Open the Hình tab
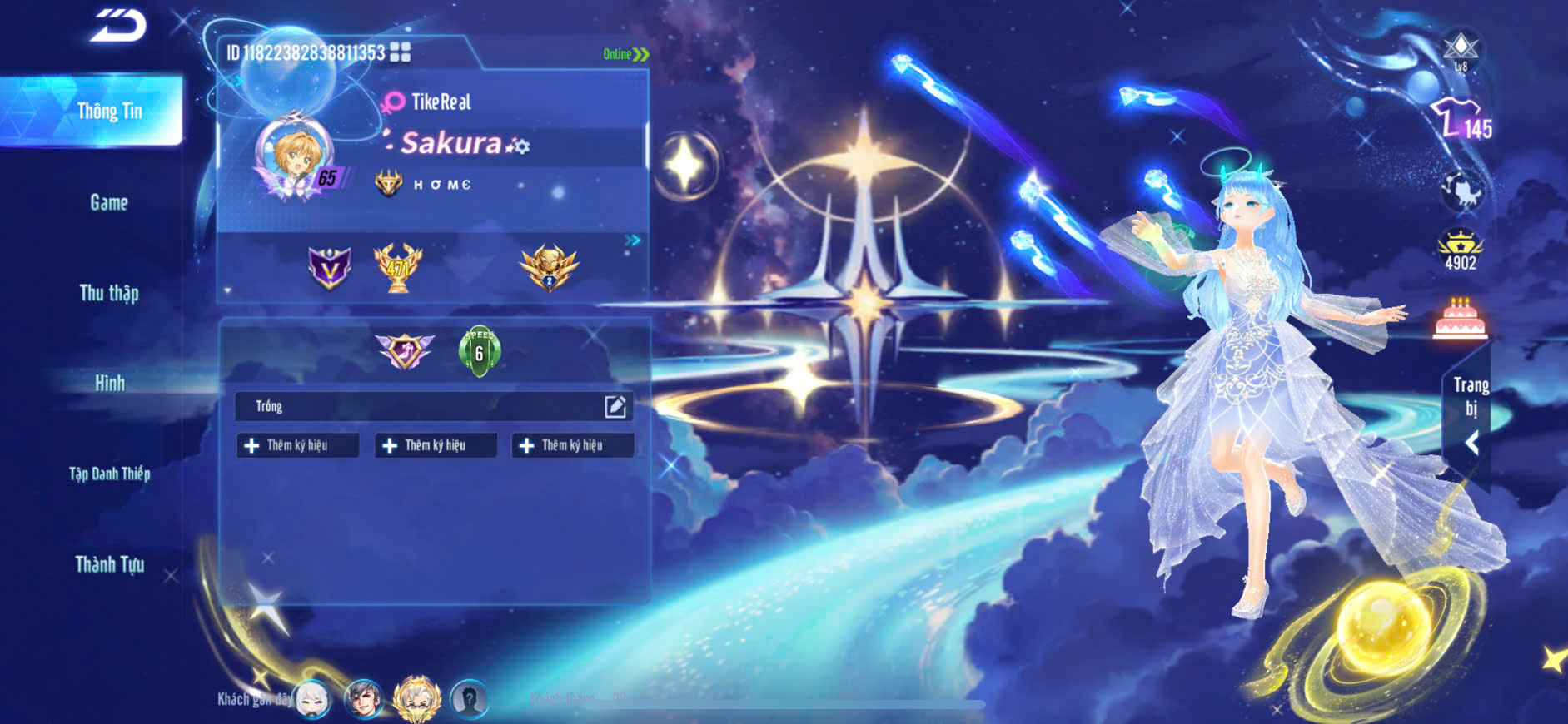 coord(109,383)
